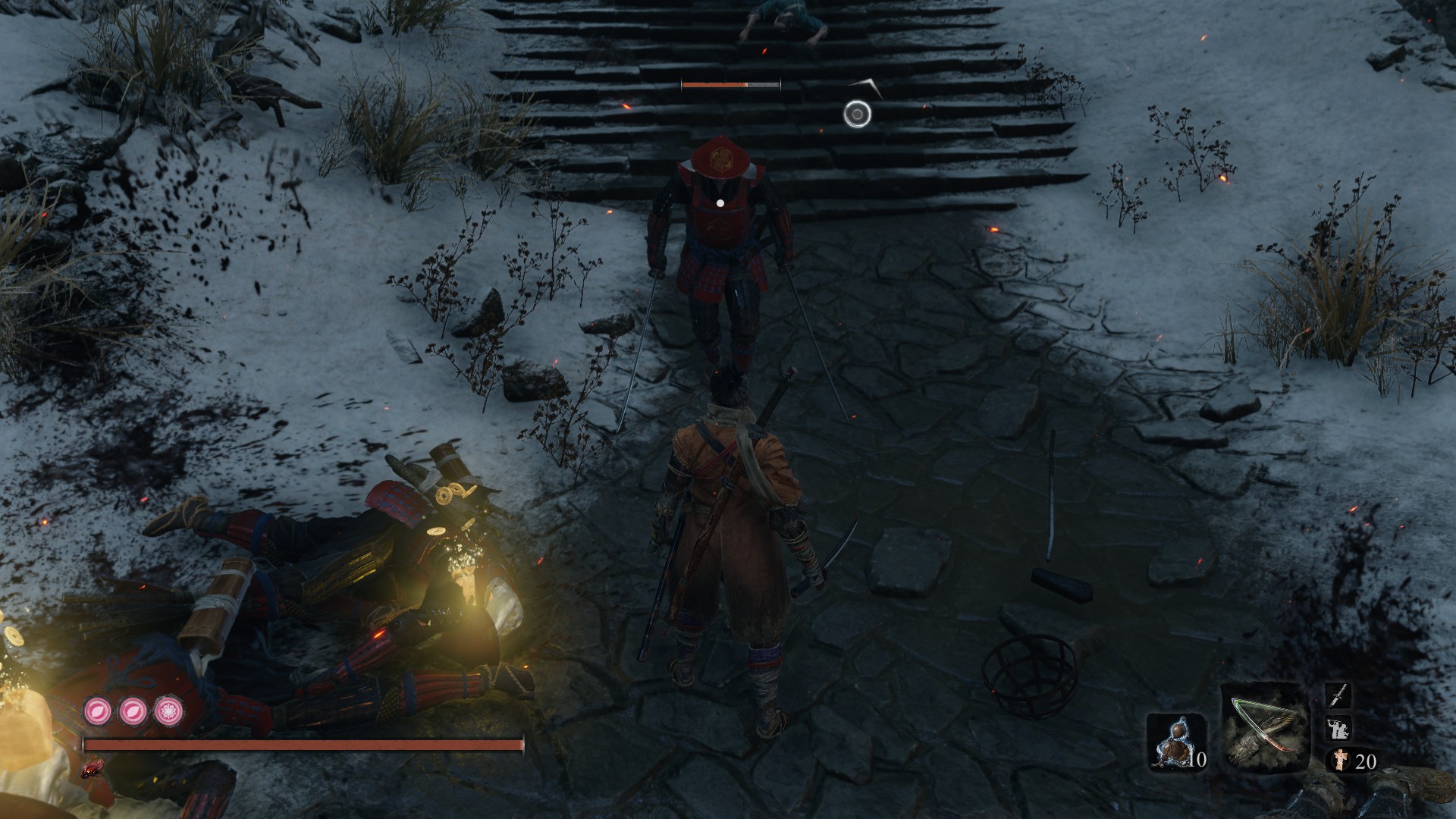Activate the equipped Sabimaru prosthetic tool
The image size is (1456, 819).
point(1264,726)
